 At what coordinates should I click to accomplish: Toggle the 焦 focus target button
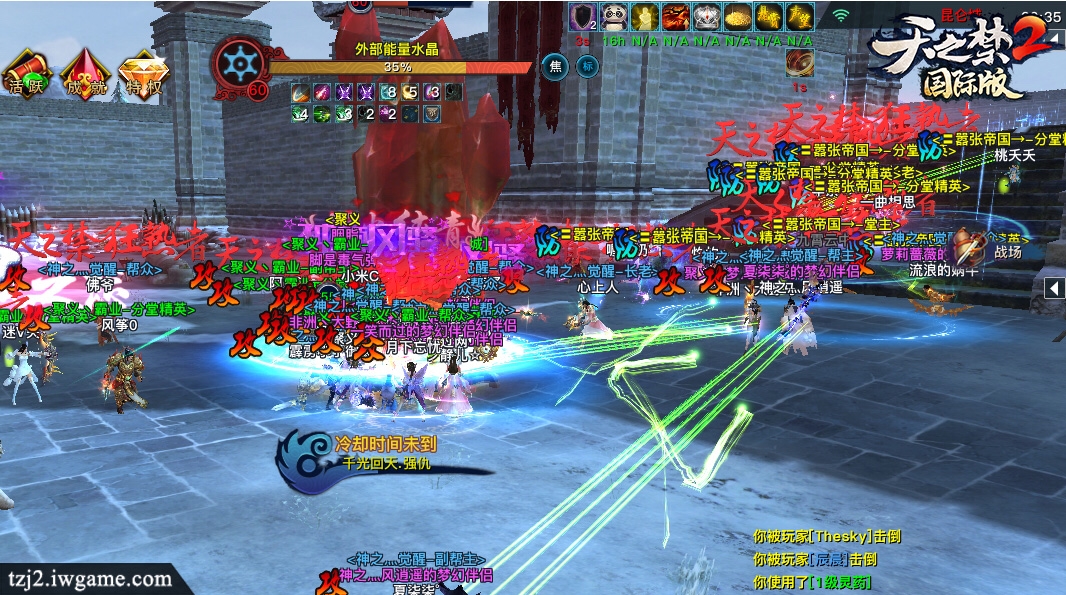pos(553,67)
